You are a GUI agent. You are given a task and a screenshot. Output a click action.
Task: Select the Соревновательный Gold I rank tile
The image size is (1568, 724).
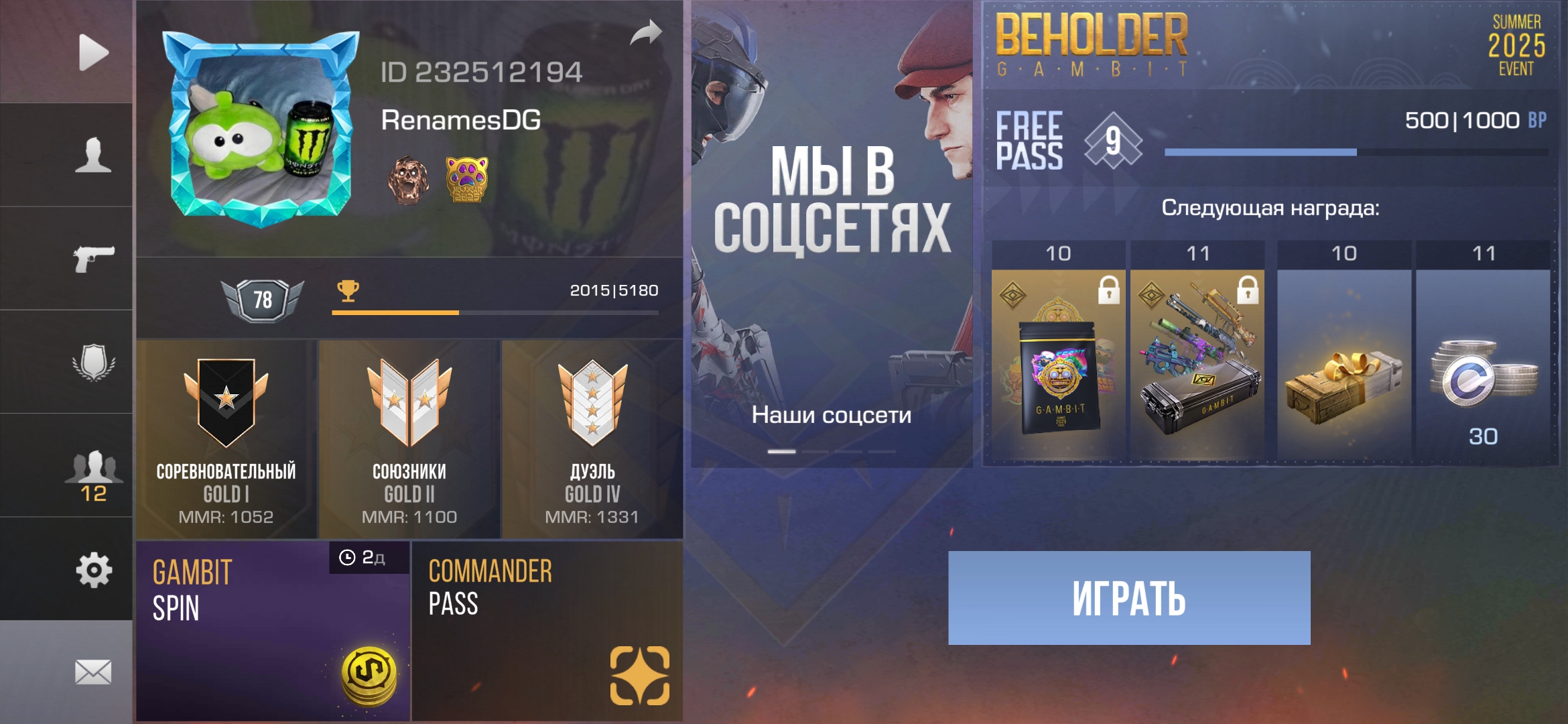tap(226, 440)
